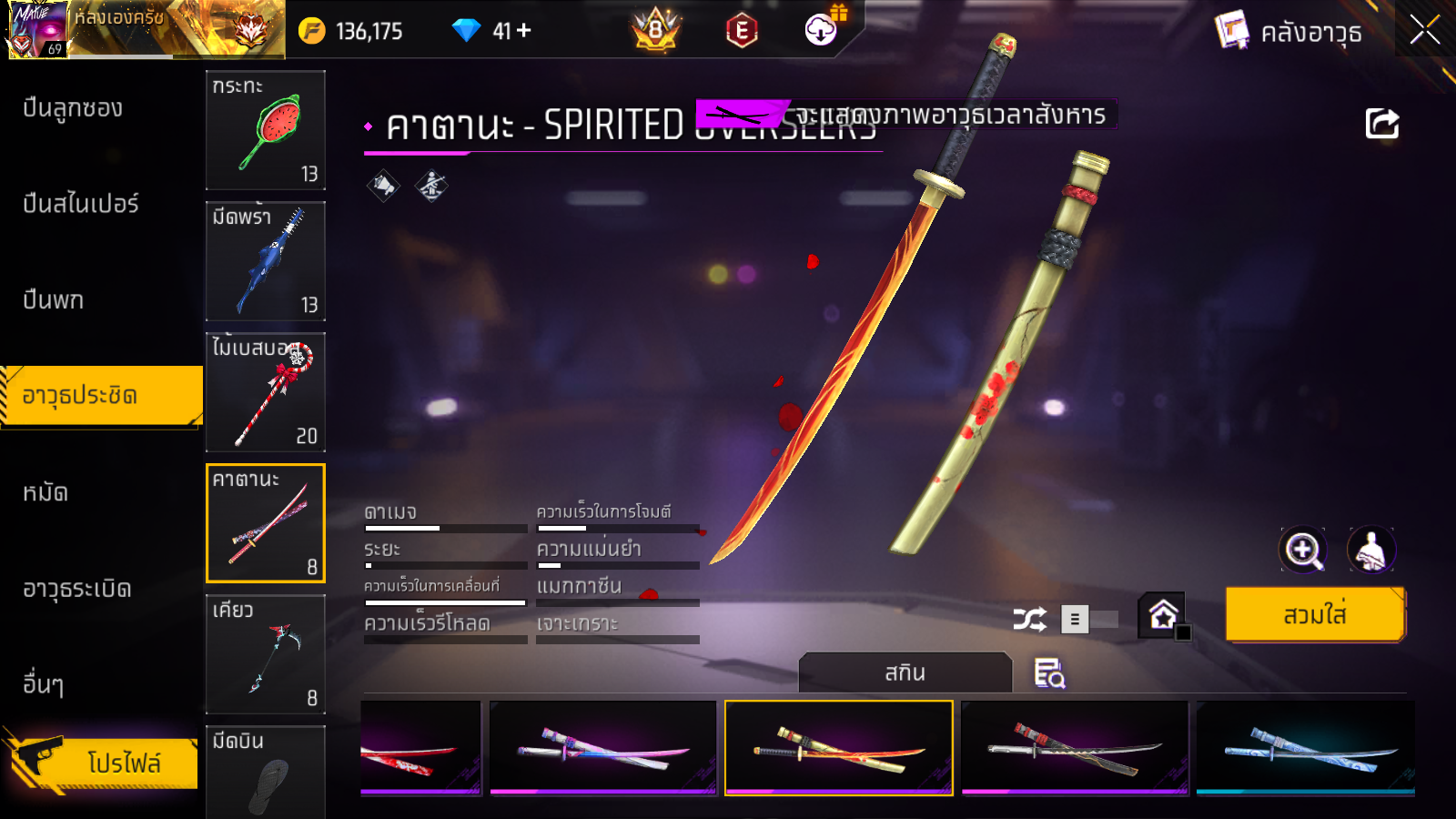Pick the candy cane bat weapon tile
1456x819 pixels.
266,392
